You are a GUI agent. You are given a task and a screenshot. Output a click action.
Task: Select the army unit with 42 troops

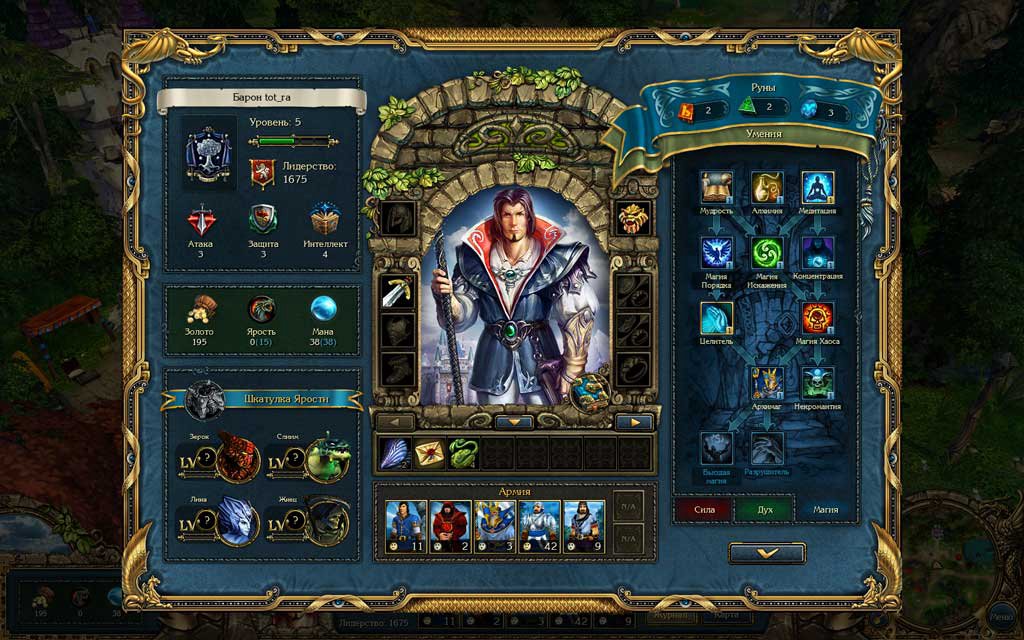pos(540,526)
